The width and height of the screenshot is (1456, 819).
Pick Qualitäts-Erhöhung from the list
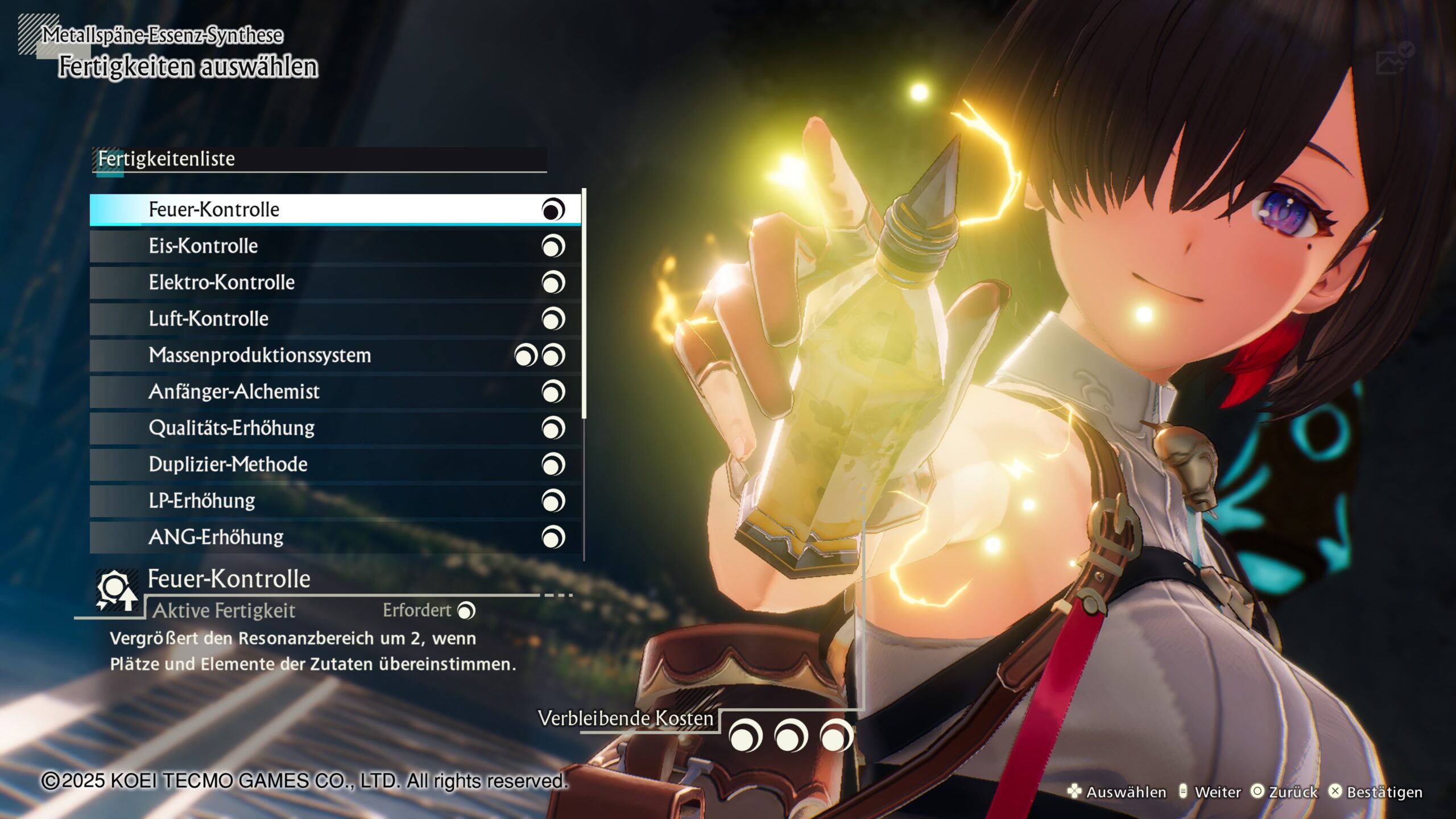[336, 428]
